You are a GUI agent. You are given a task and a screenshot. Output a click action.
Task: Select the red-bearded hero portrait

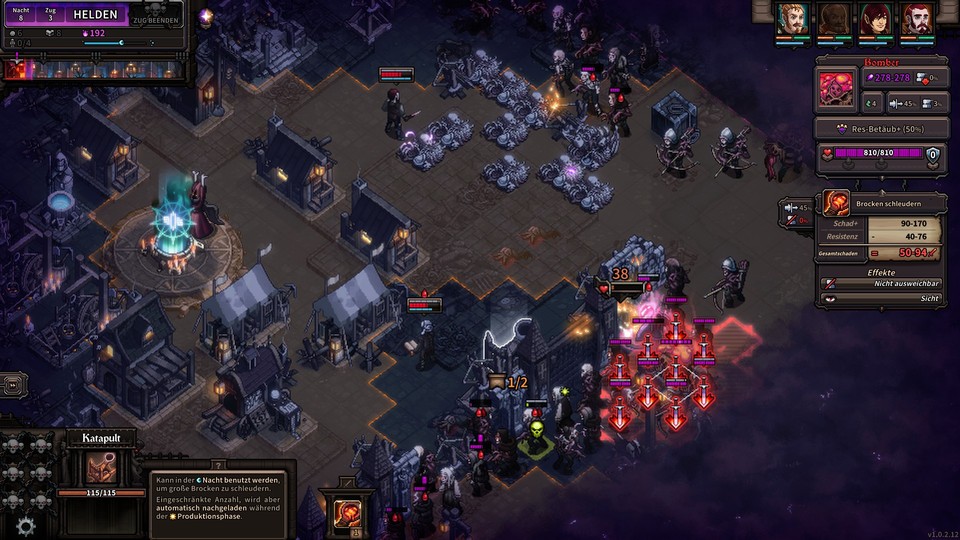(917, 19)
